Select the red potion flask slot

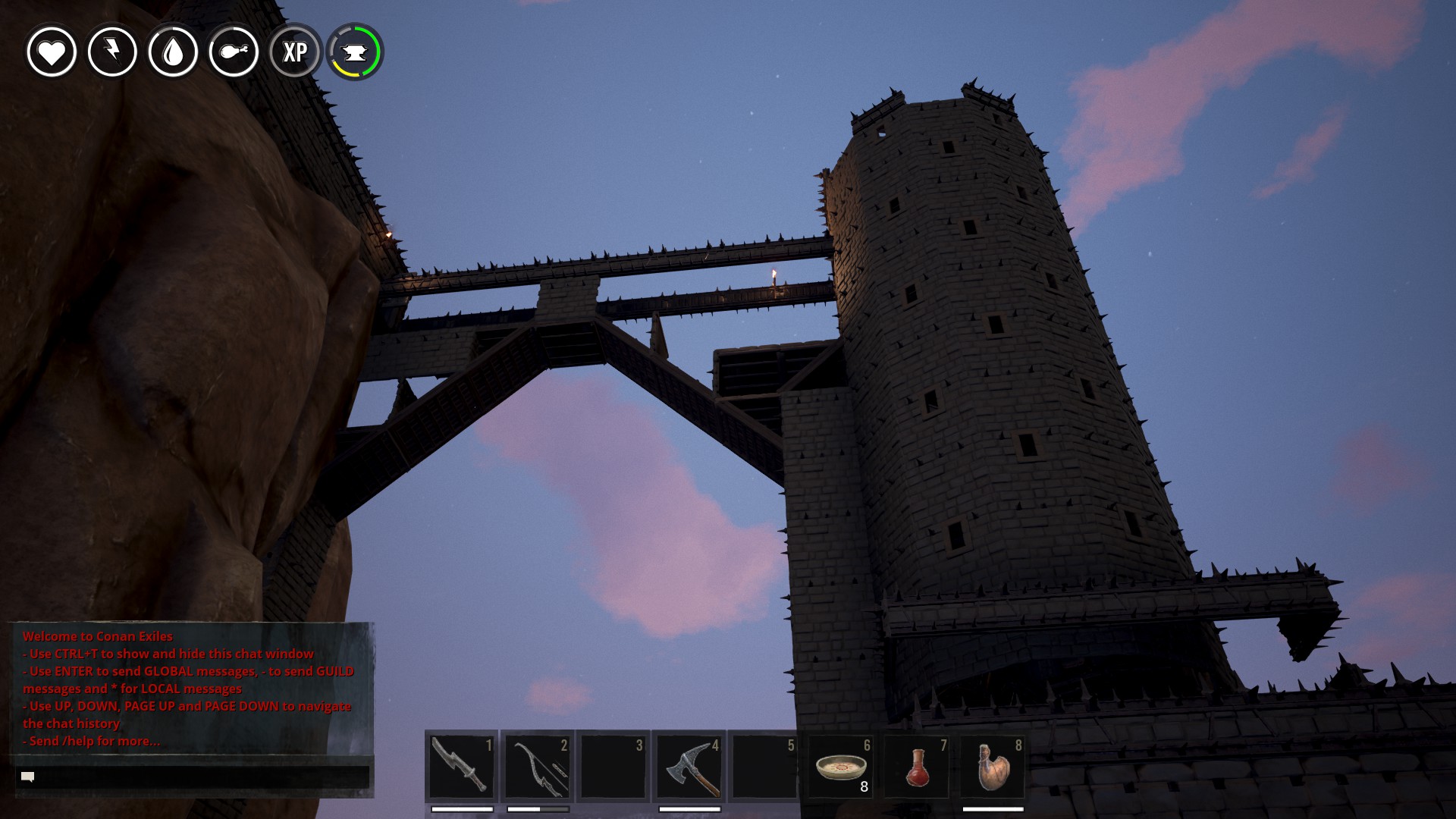pos(916,766)
